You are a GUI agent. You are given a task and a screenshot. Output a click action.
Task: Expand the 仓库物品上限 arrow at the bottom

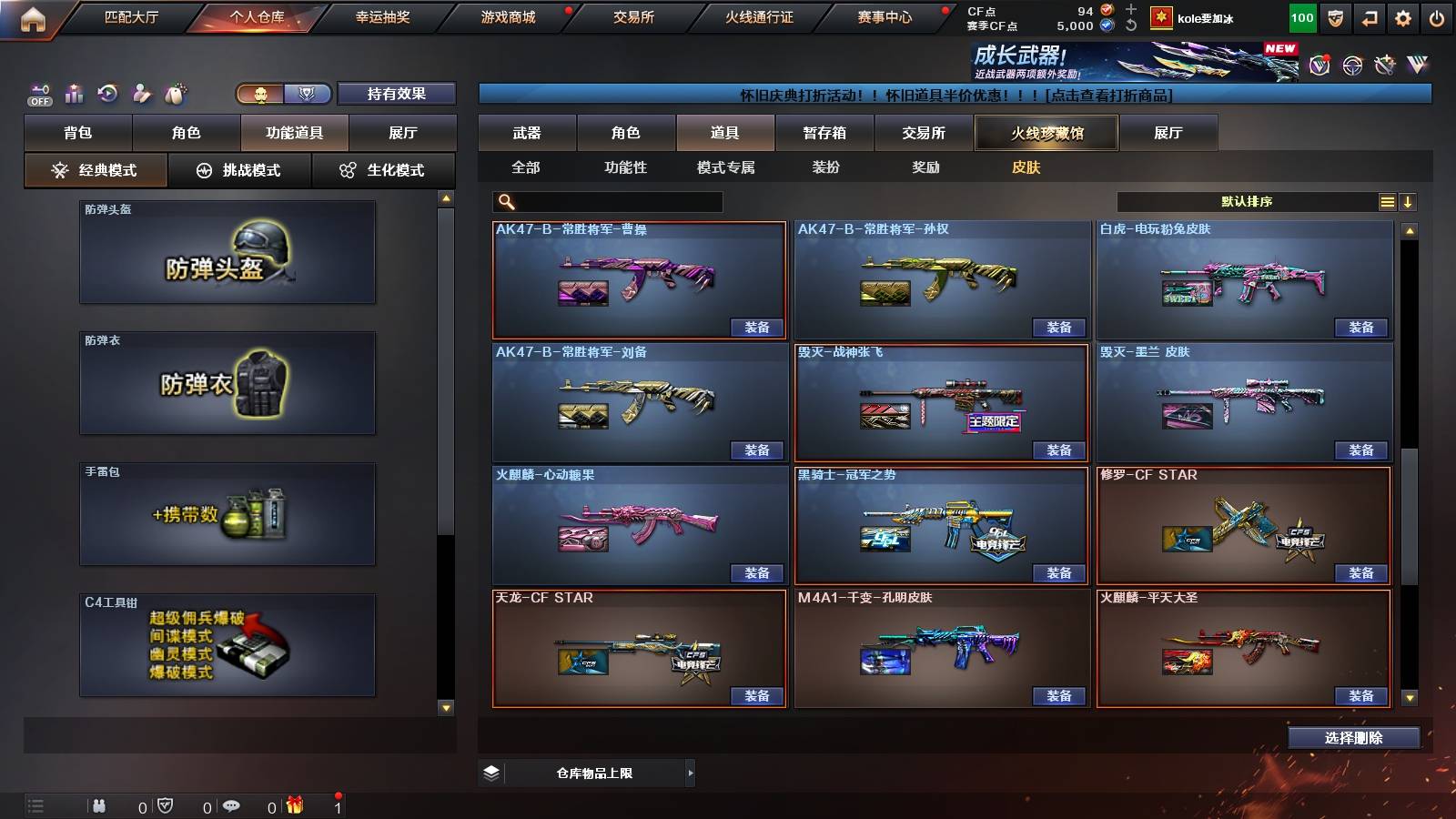pos(692,773)
